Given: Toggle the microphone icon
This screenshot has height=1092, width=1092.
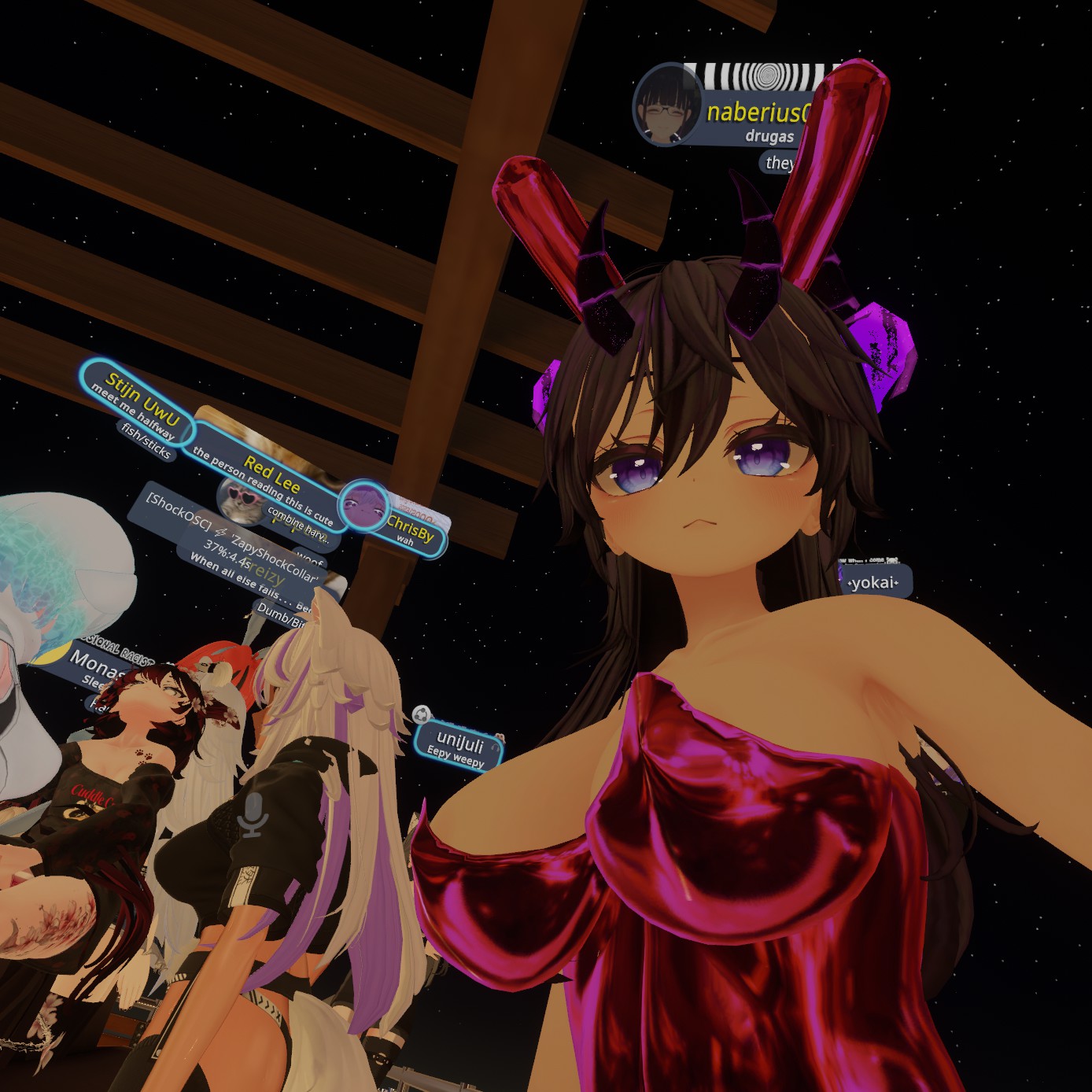Looking at the screenshot, I should tap(253, 814).
